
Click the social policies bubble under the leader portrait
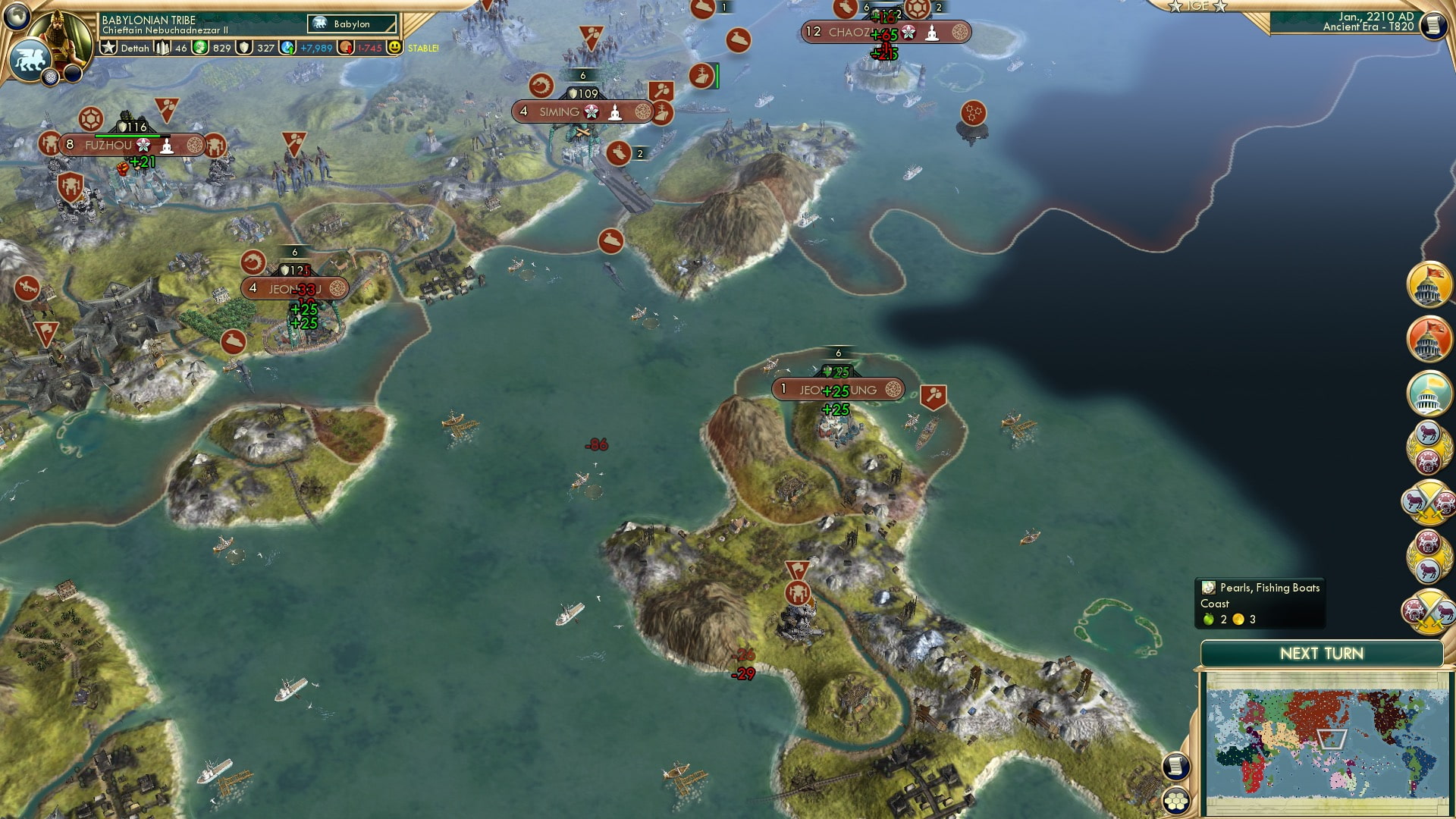50,76
